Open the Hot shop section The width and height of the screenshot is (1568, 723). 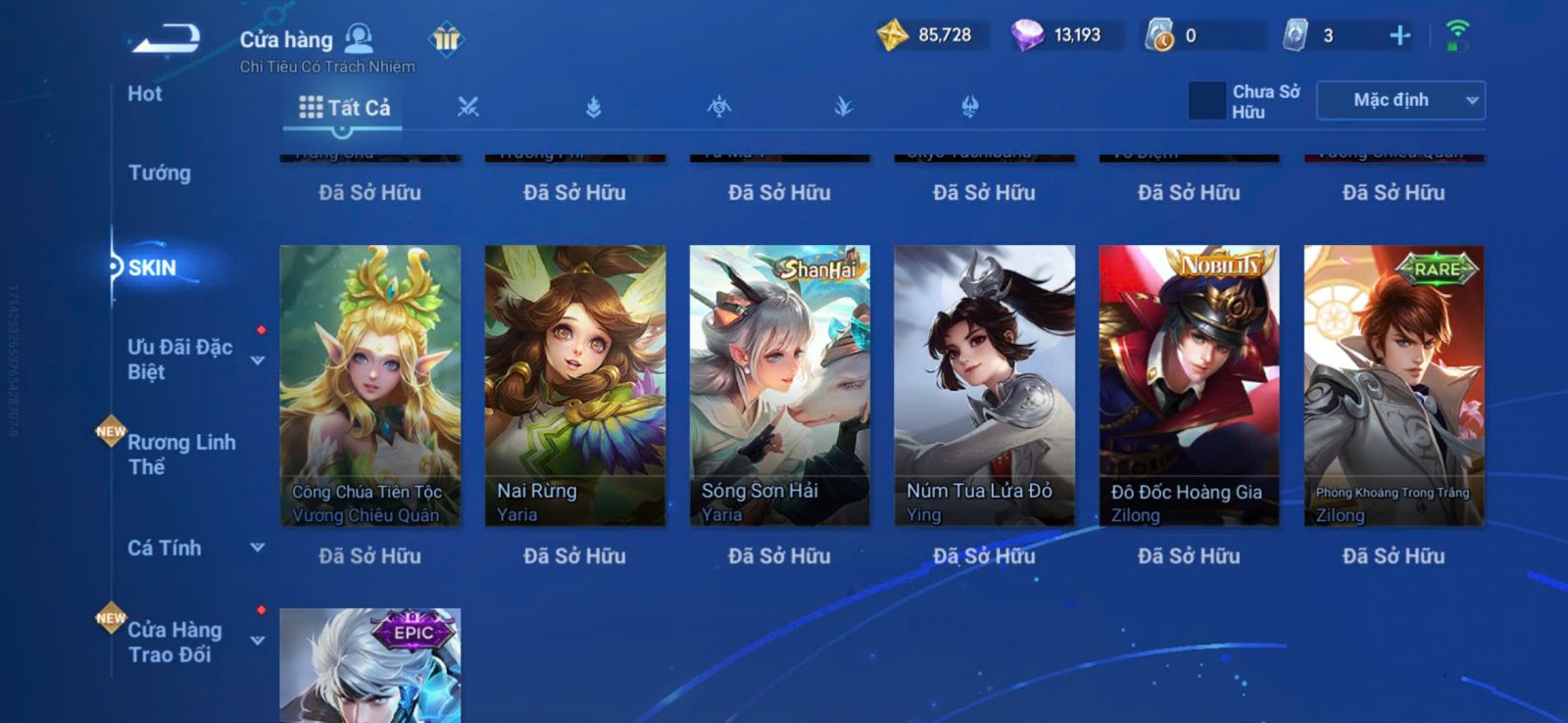pos(145,94)
